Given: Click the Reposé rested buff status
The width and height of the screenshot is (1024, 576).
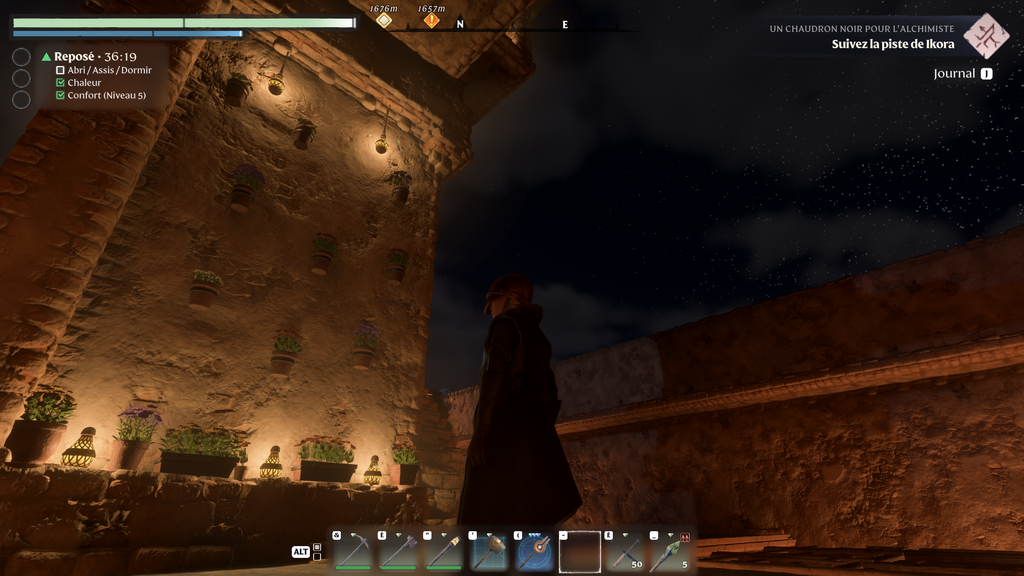Looking at the screenshot, I should pyautogui.click(x=90, y=57).
